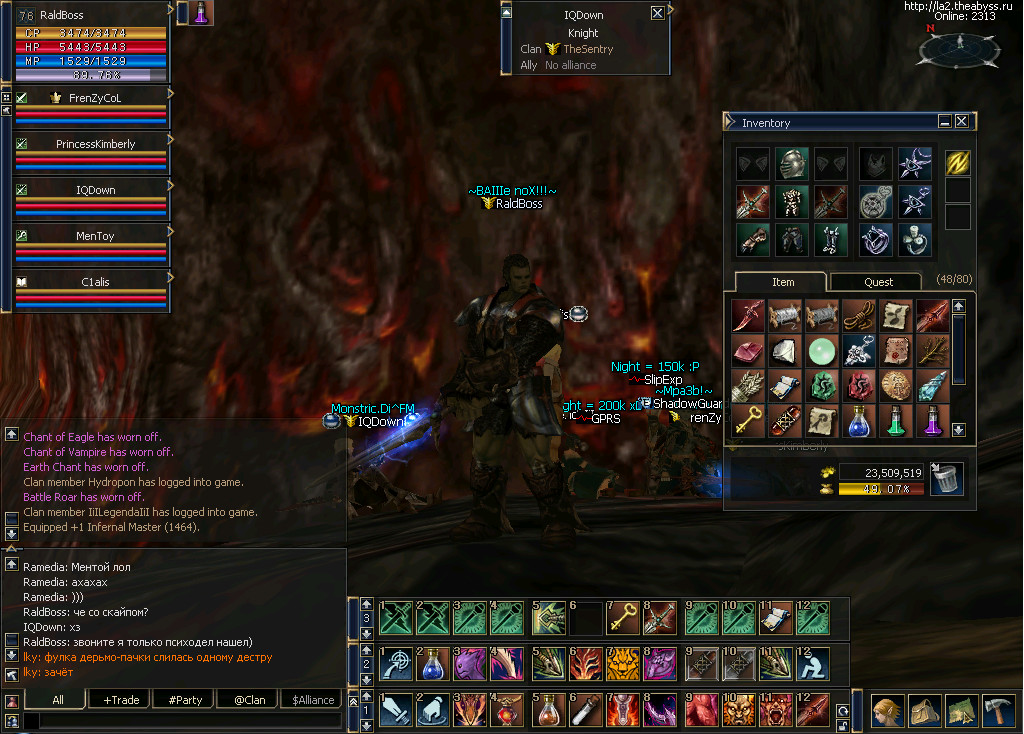Open the inventory trash can
Image resolution: width=1024 pixels, height=734 pixels.
[x=946, y=479]
